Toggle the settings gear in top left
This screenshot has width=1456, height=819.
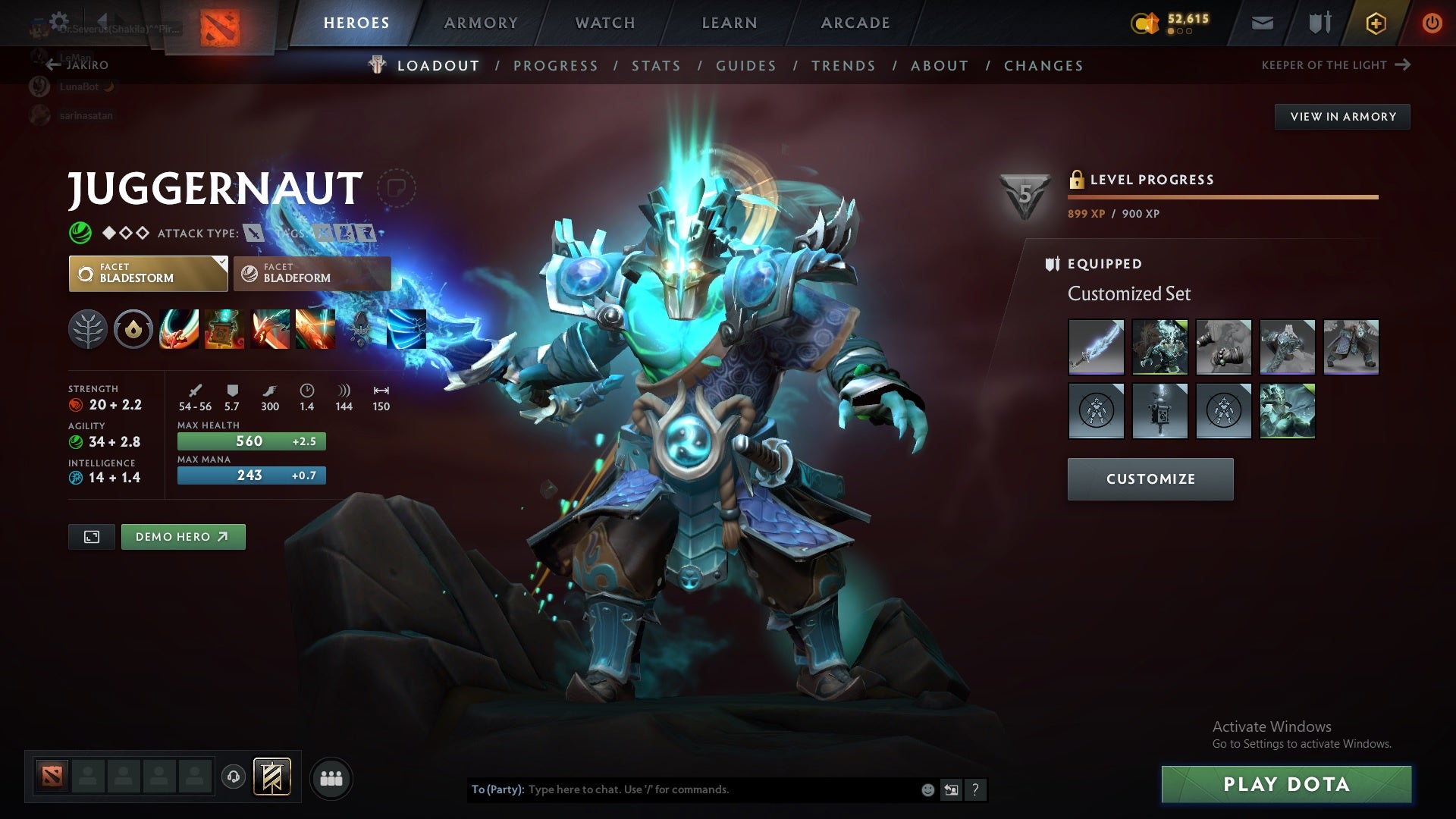[59, 20]
